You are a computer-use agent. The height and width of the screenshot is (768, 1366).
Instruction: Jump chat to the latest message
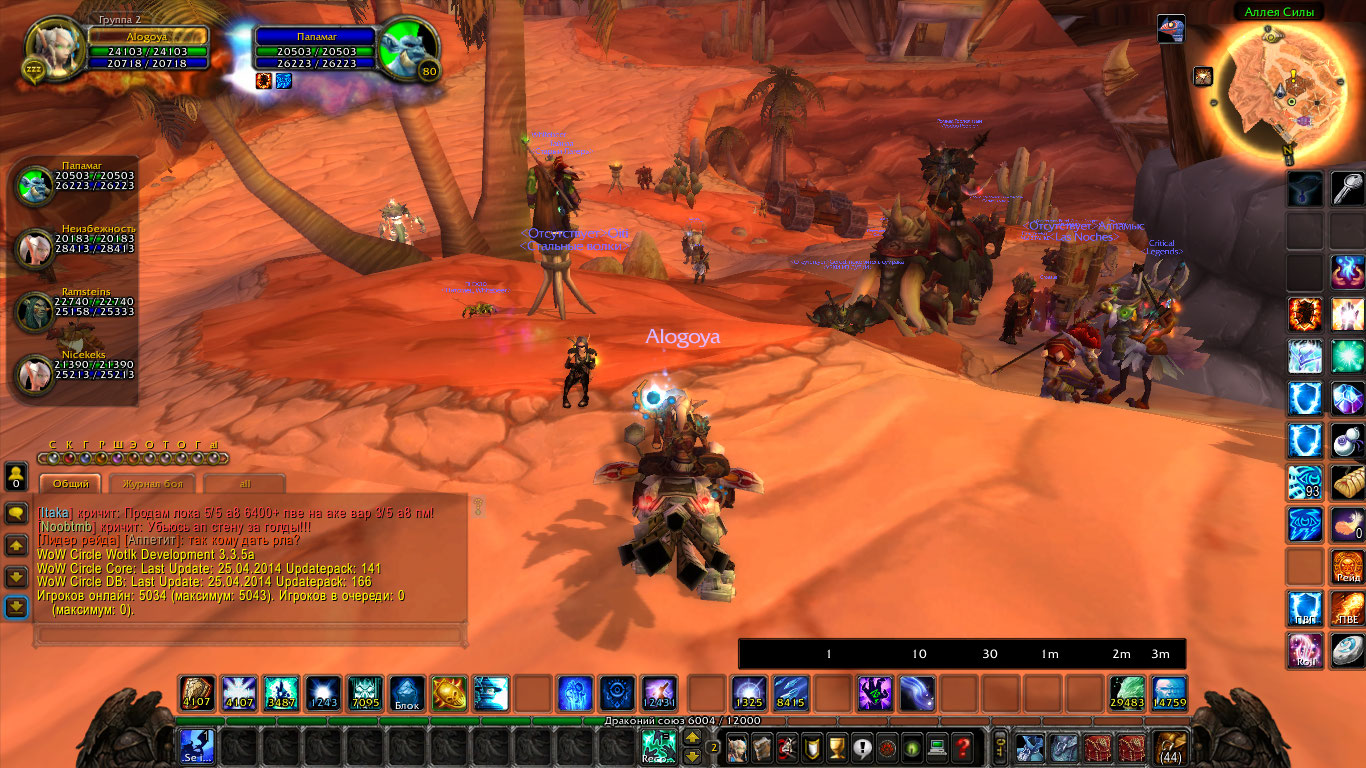(x=16, y=607)
